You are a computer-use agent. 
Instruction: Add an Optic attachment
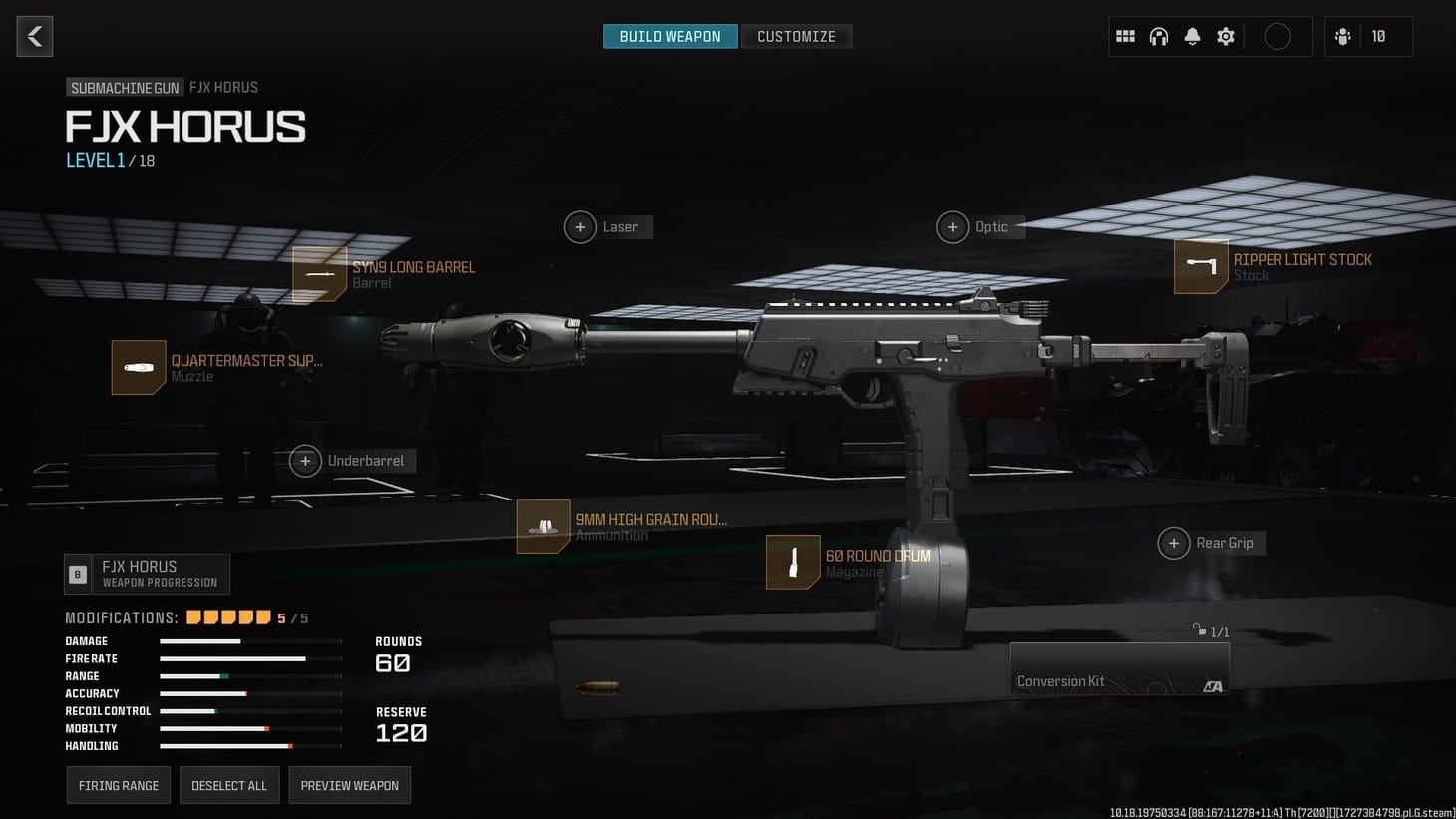coord(952,227)
